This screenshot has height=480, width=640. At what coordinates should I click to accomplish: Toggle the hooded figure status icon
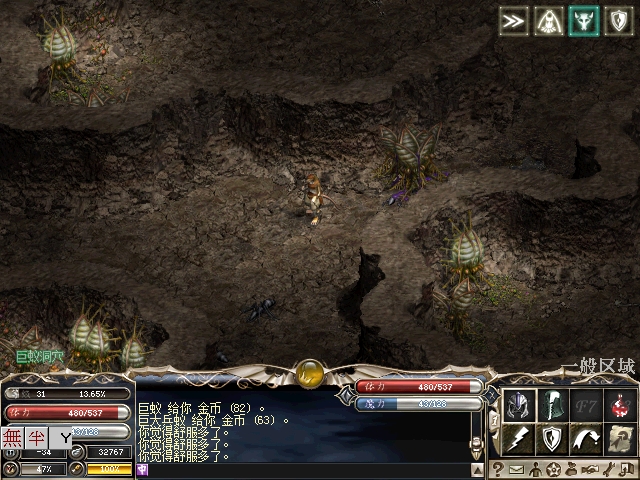click(549, 22)
